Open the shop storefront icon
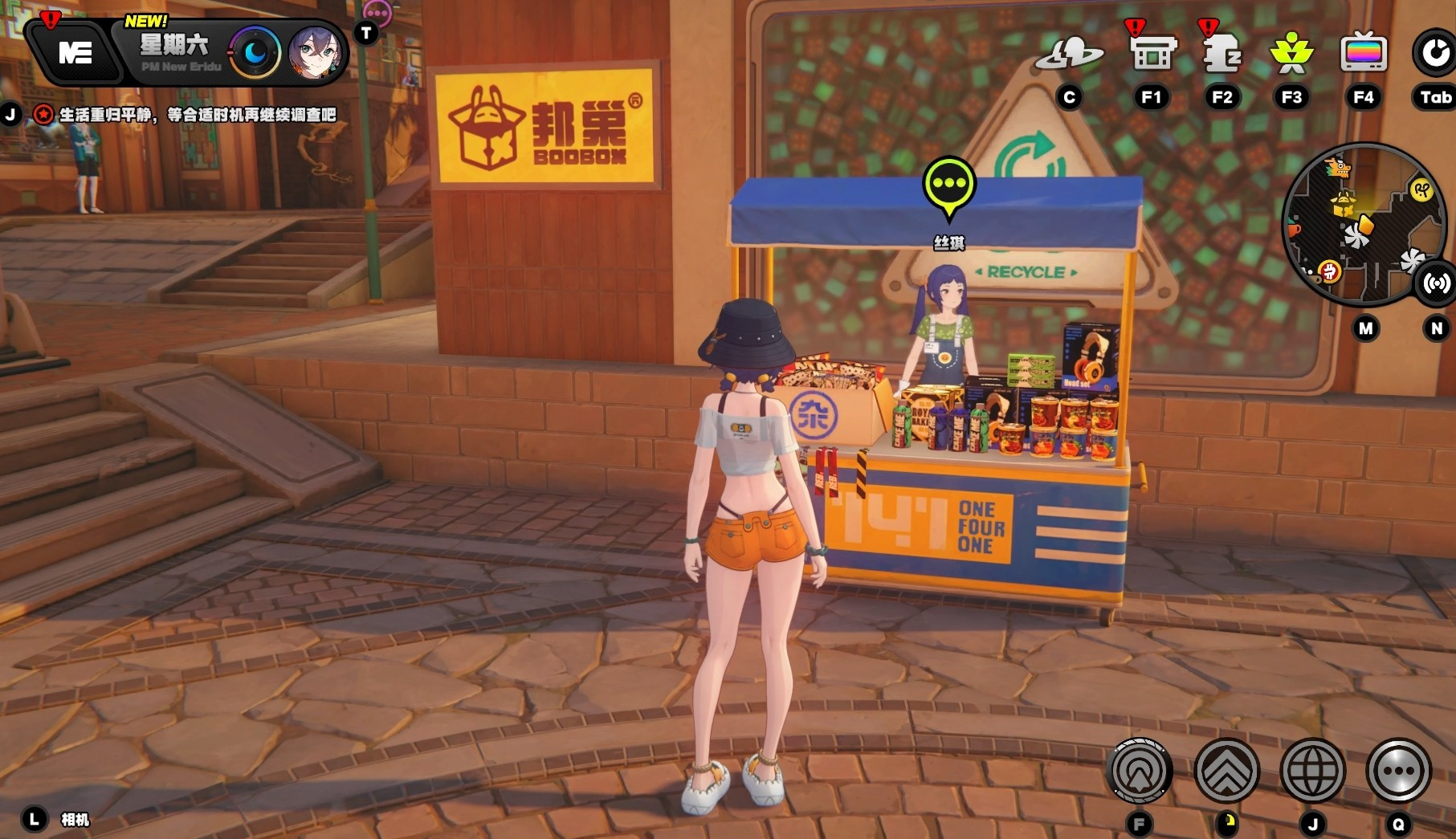This screenshot has width=1456, height=839. [x=1152, y=54]
